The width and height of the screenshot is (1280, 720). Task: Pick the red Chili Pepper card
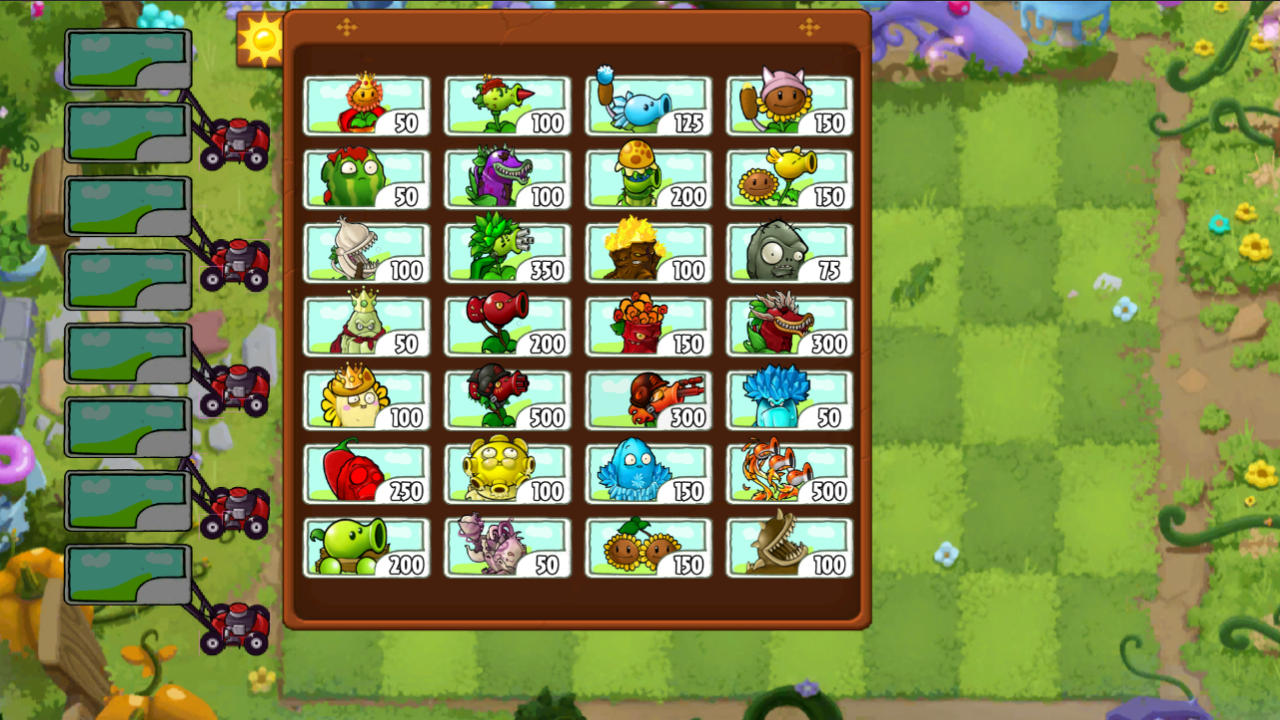(367, 472)
